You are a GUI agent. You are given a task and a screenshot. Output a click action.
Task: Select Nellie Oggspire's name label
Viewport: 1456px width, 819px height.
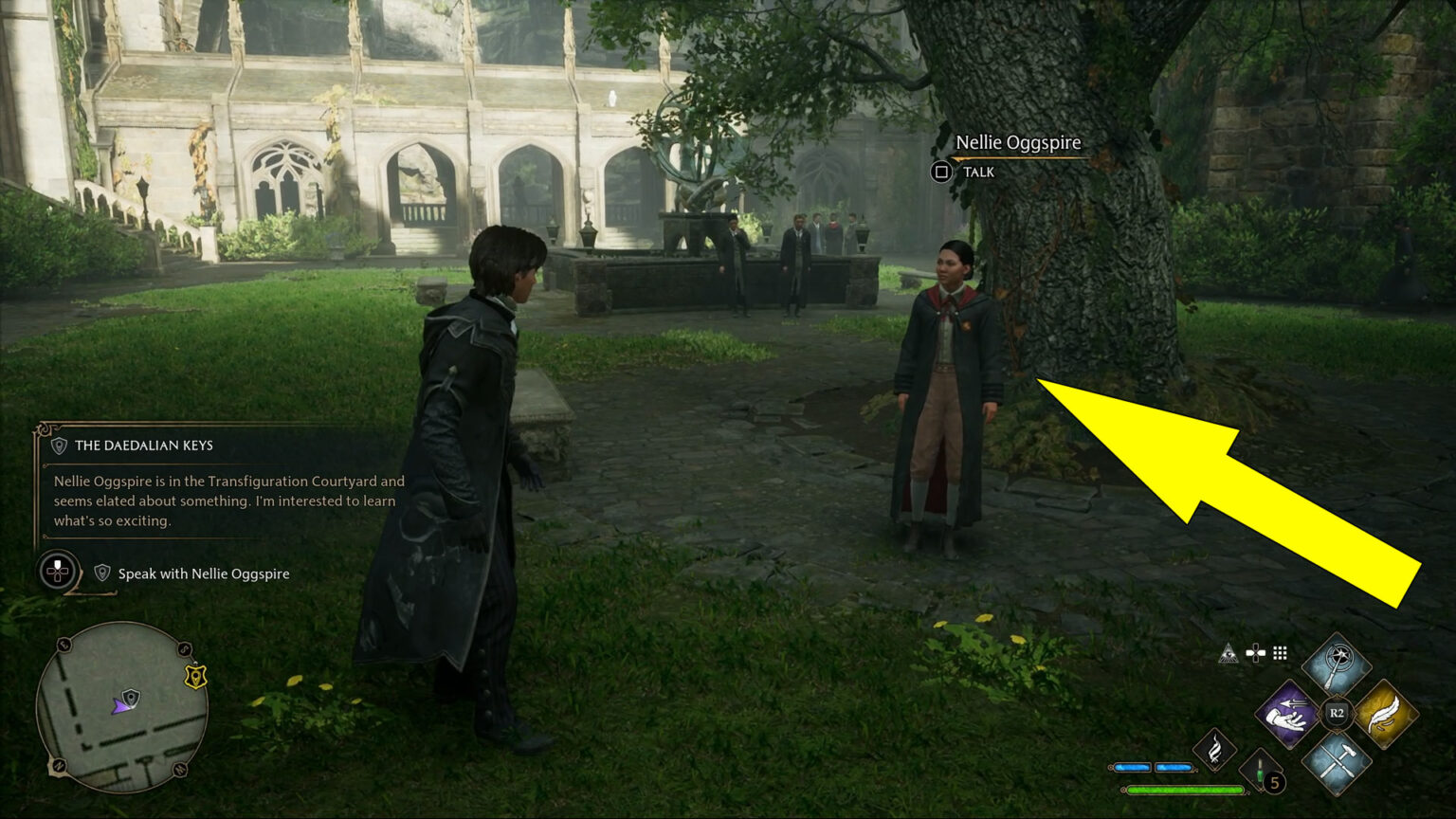pyautogui.click(x=1018, y=142)
